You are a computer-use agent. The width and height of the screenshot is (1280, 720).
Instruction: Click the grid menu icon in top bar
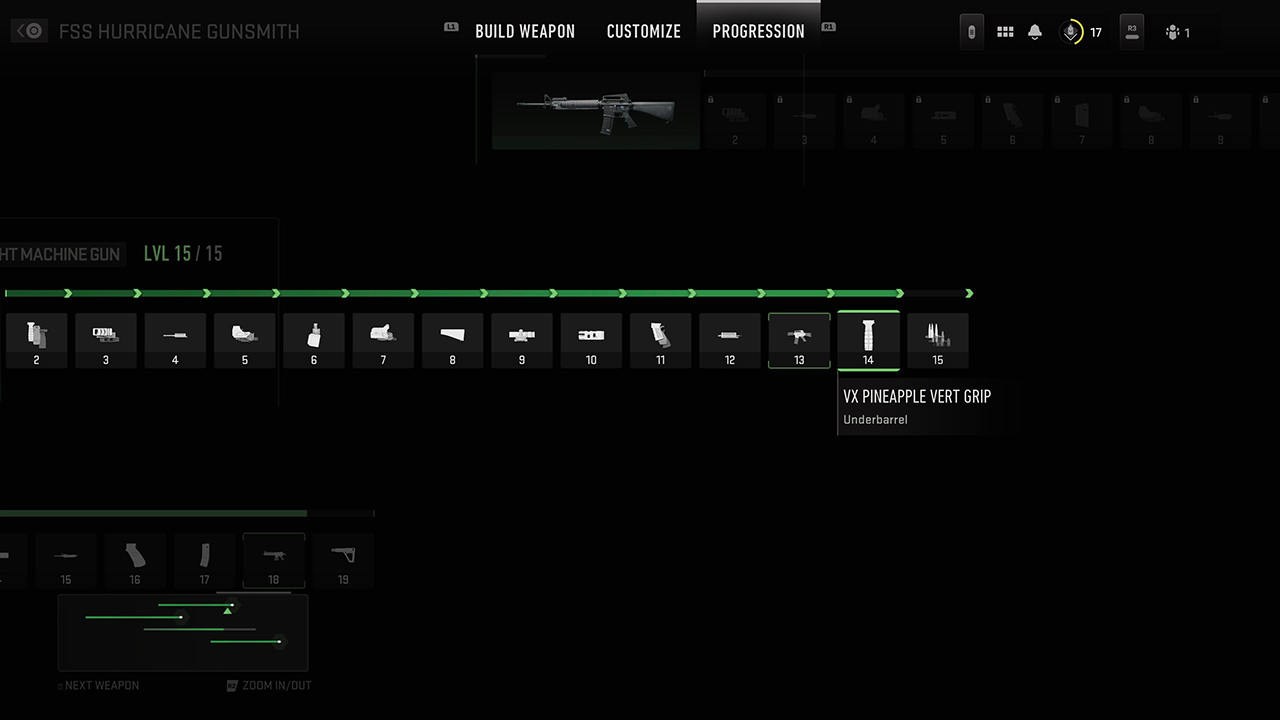pyautogui.click(x=1005, y=31)
